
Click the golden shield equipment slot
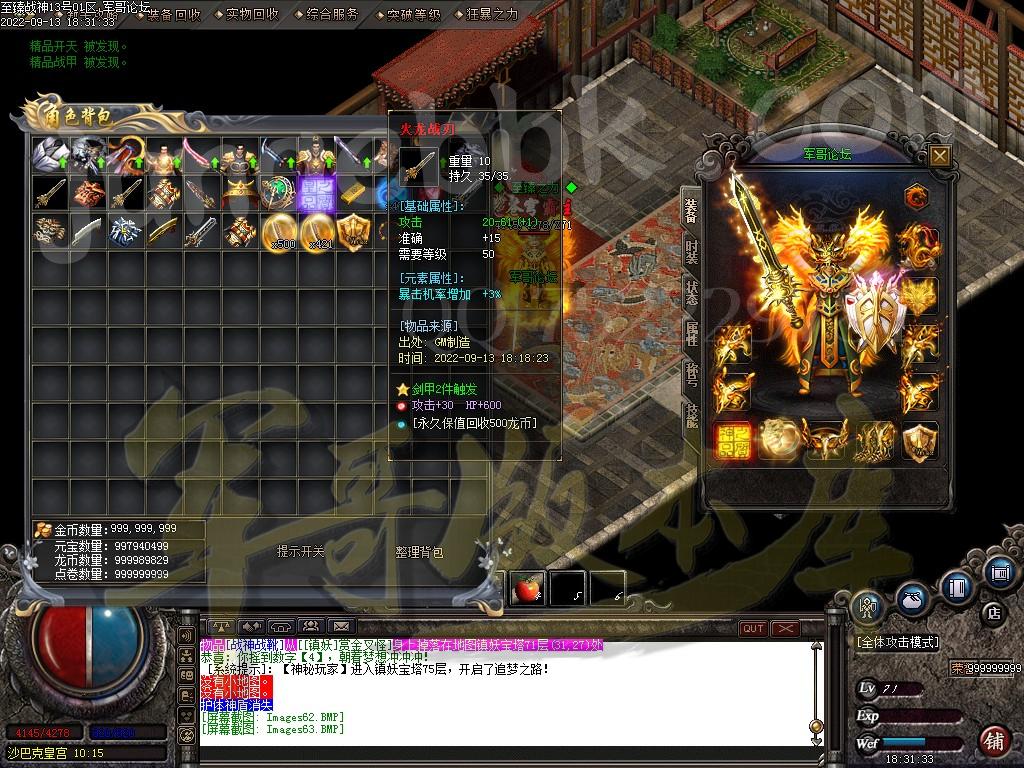[x=919, y=440]
